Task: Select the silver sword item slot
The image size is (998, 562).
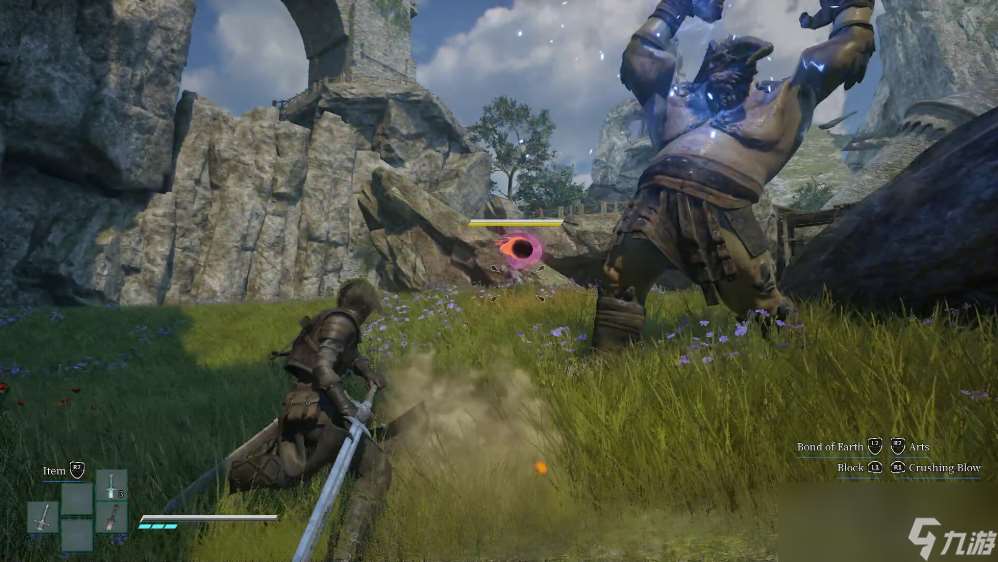Action: point(43,517)
